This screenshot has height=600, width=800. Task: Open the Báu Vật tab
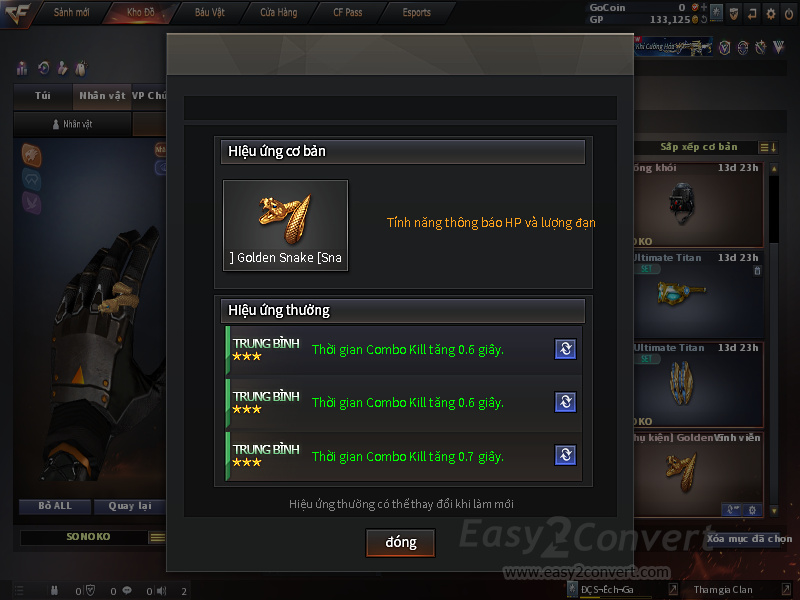point(210,13)
